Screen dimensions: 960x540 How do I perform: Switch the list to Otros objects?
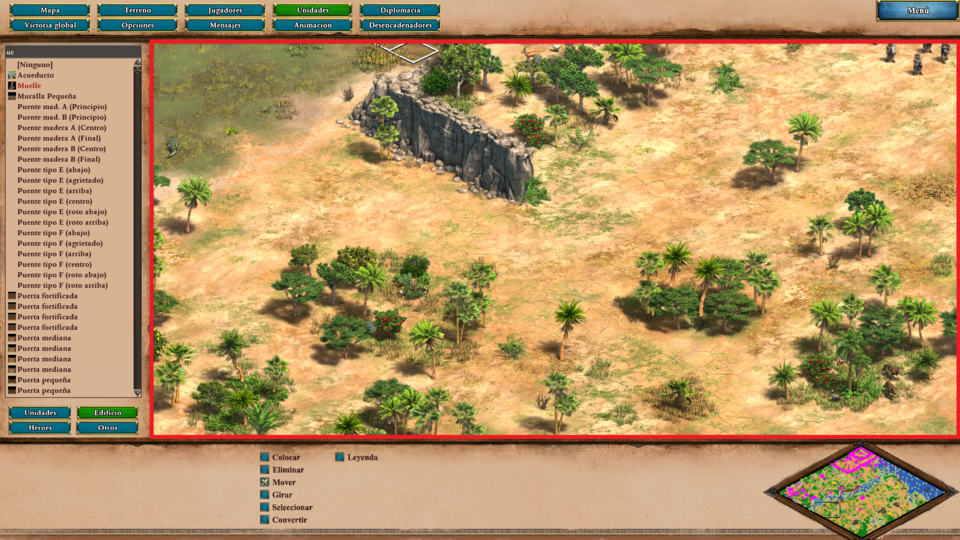click(x=108, y=427)
